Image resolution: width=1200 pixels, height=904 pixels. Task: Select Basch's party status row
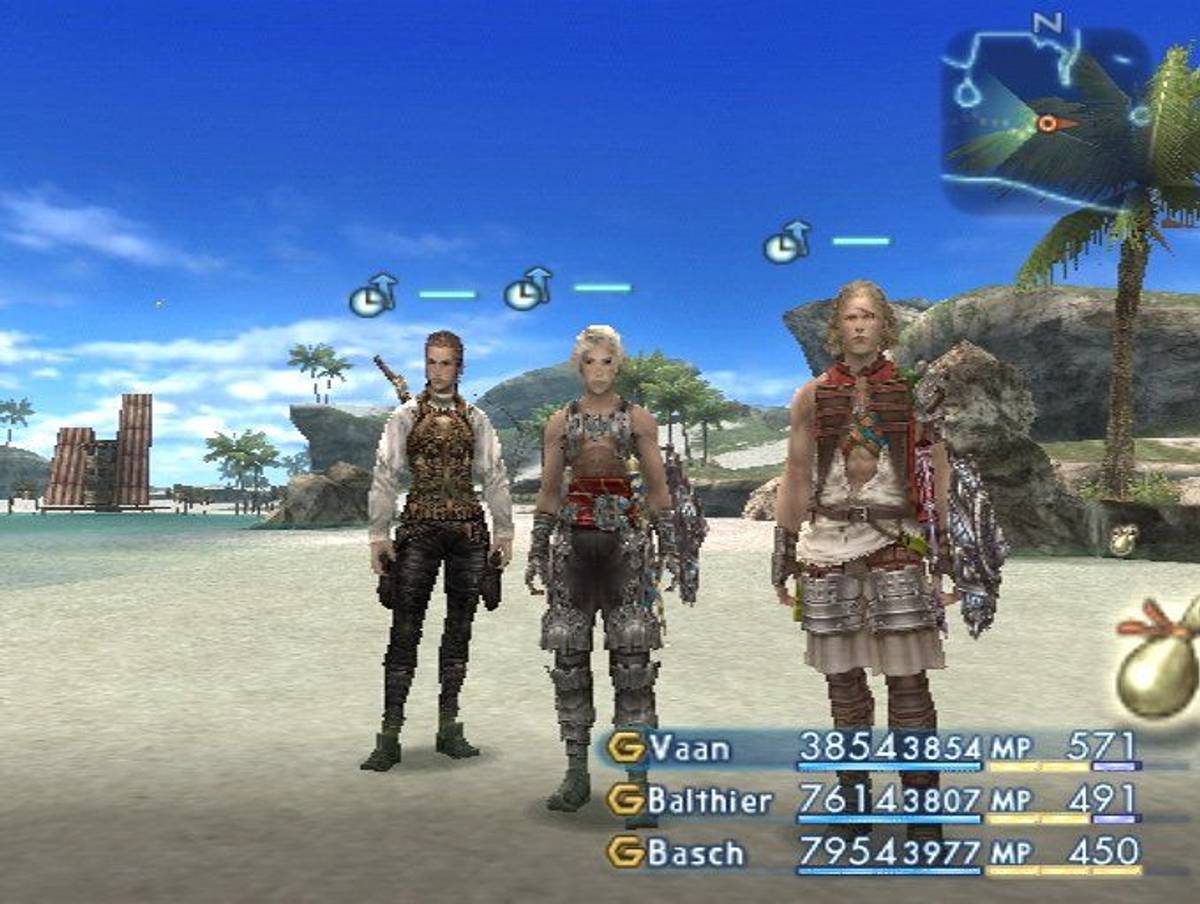[872, 853]
